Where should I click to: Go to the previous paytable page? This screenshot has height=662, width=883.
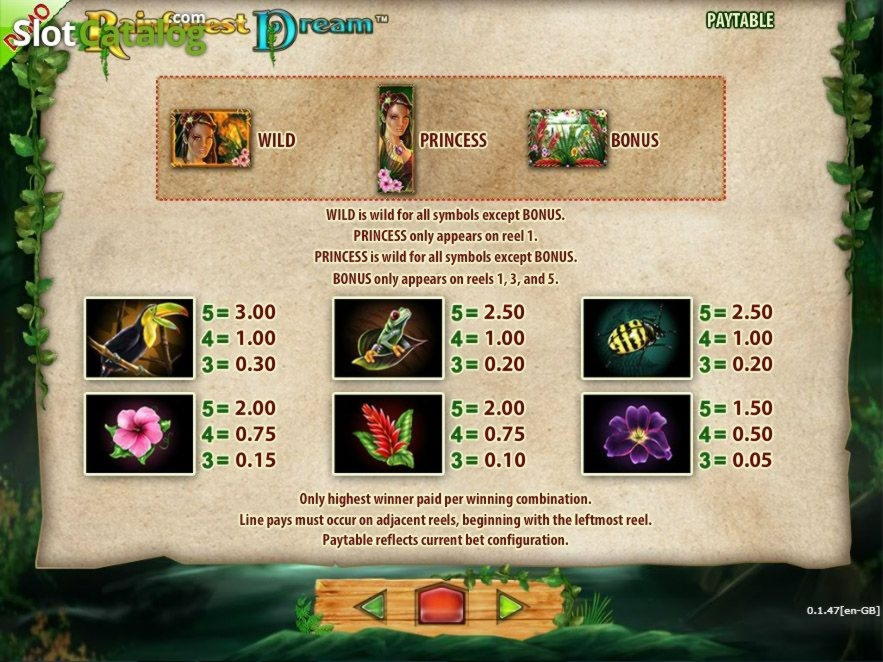pos(371,606)
